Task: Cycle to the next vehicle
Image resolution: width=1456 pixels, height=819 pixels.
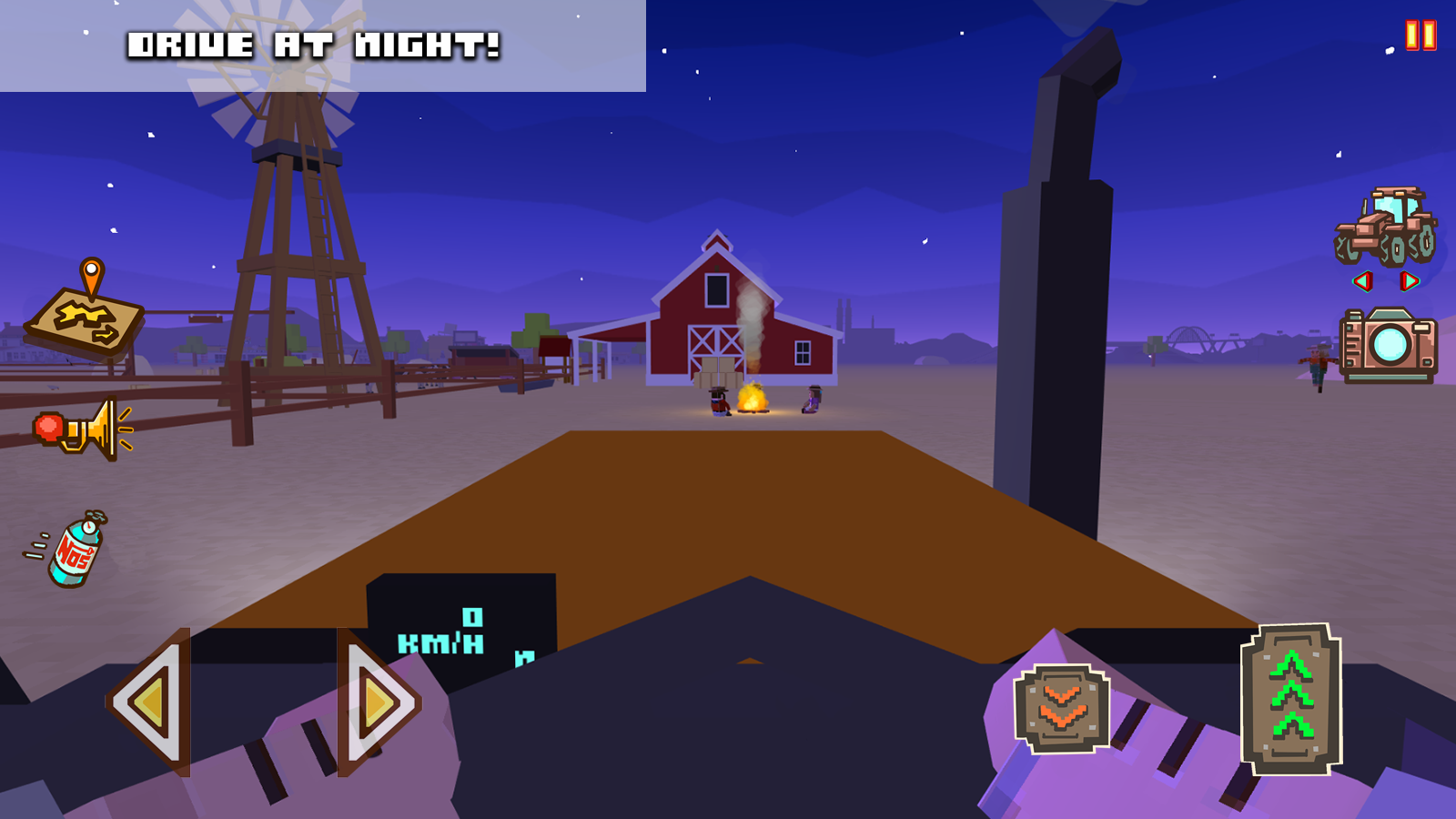Action: (x=1411, y=283)
